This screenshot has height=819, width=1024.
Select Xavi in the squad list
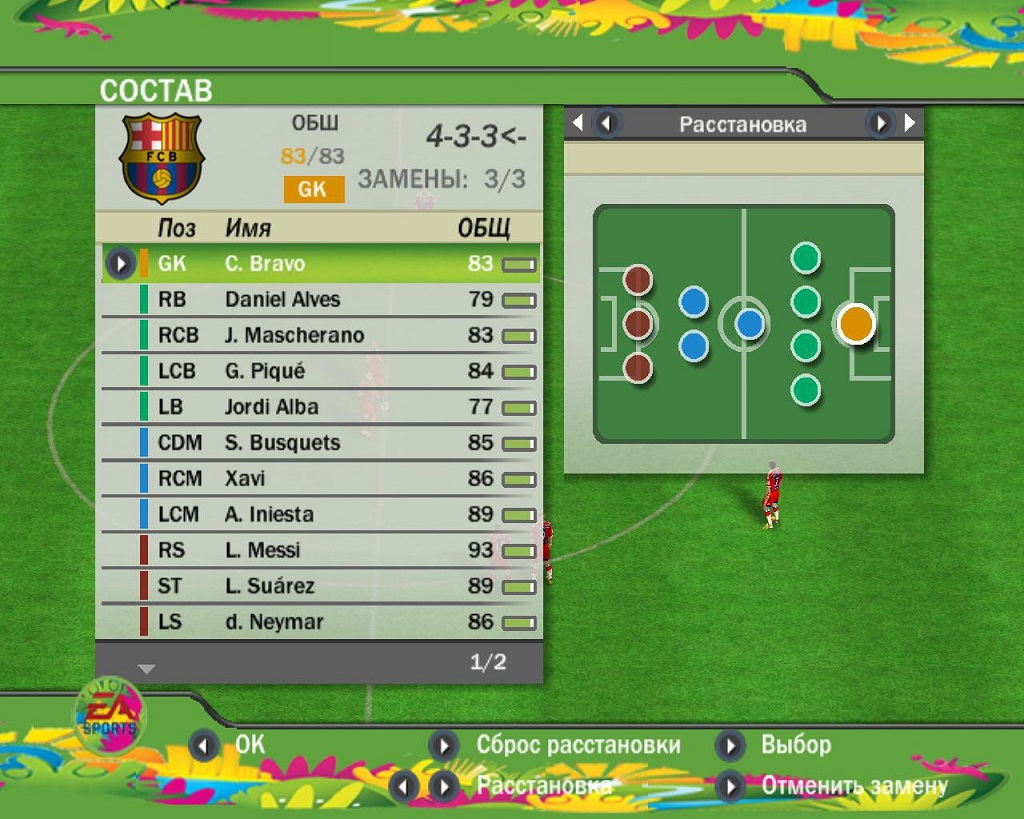pos(320,479)
